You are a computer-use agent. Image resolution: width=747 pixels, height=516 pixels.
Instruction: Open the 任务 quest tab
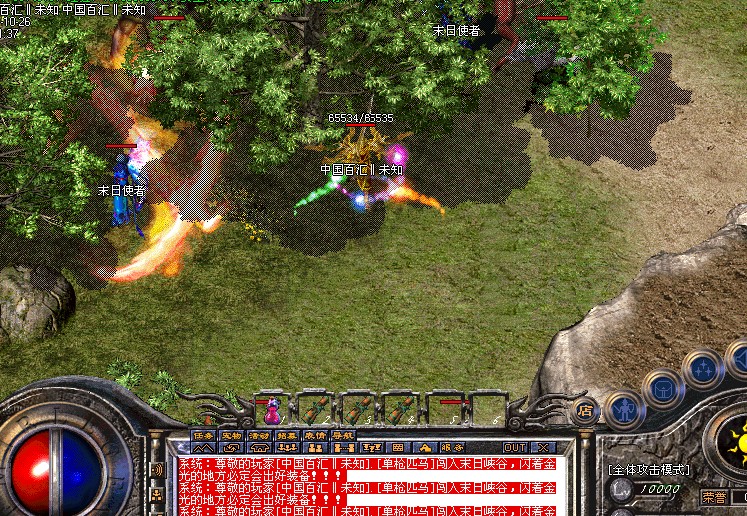click(x=204, y=435)
